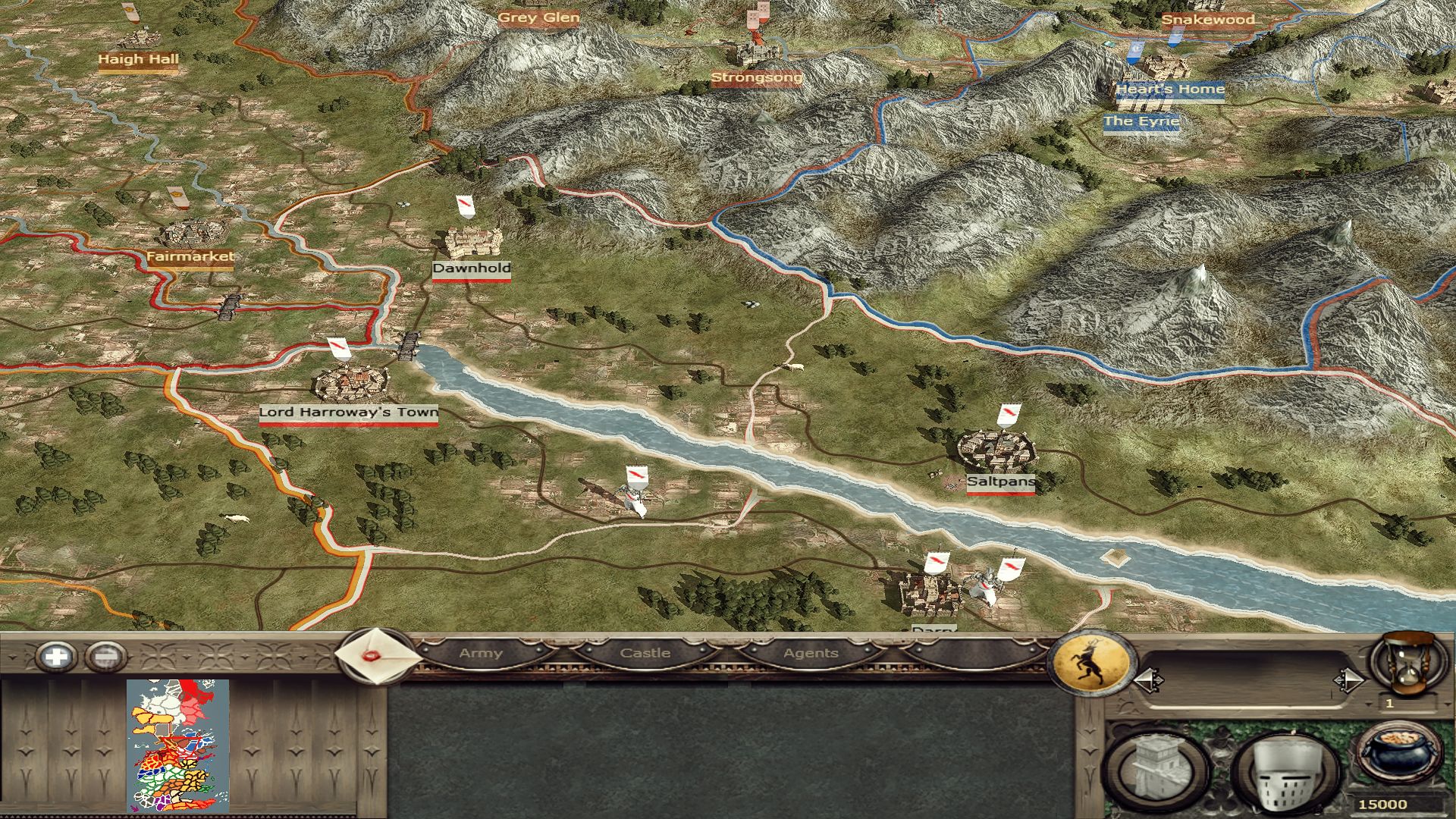The width and height of the screenshot is (1456, 819).
Task: Open finances via the gold pot icon
Action: click(x=1398, y=755)
